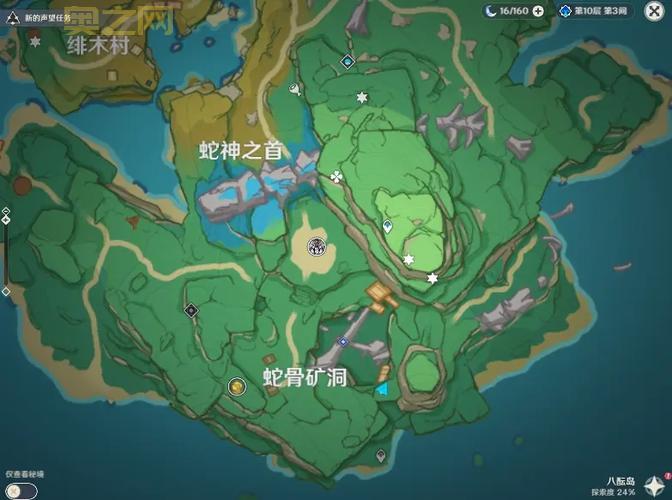Toggle the show-domains-only switch
This screenshot has width=672, height=500.
click(21, 490)
